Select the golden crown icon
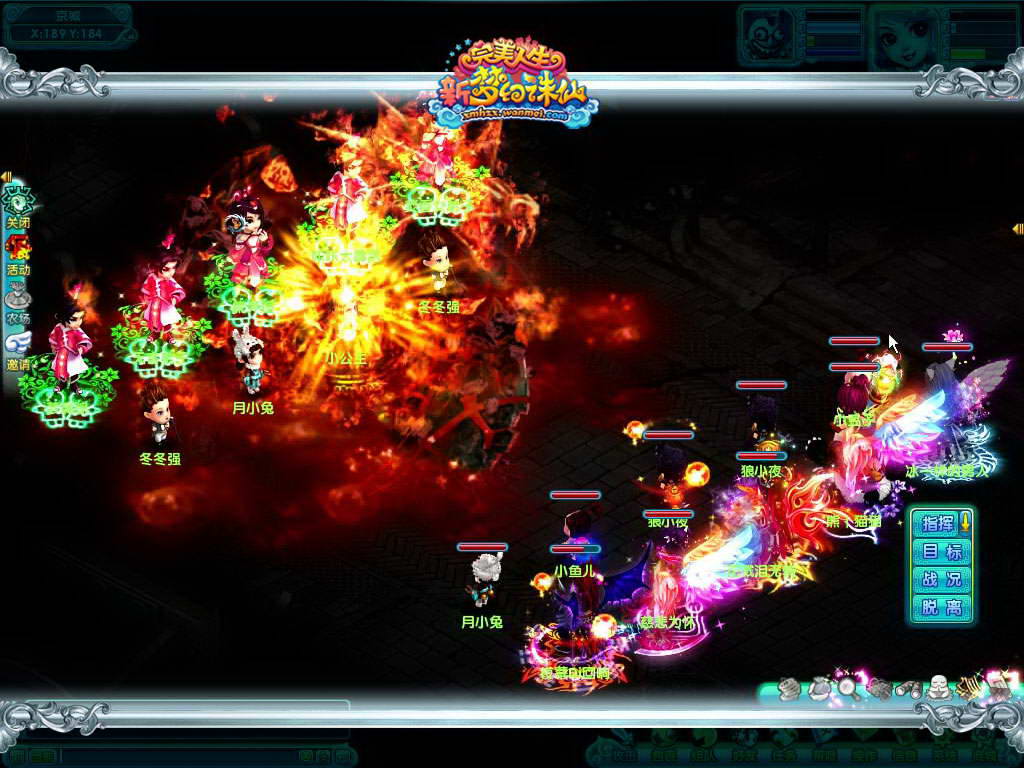 tap(968, 687)
